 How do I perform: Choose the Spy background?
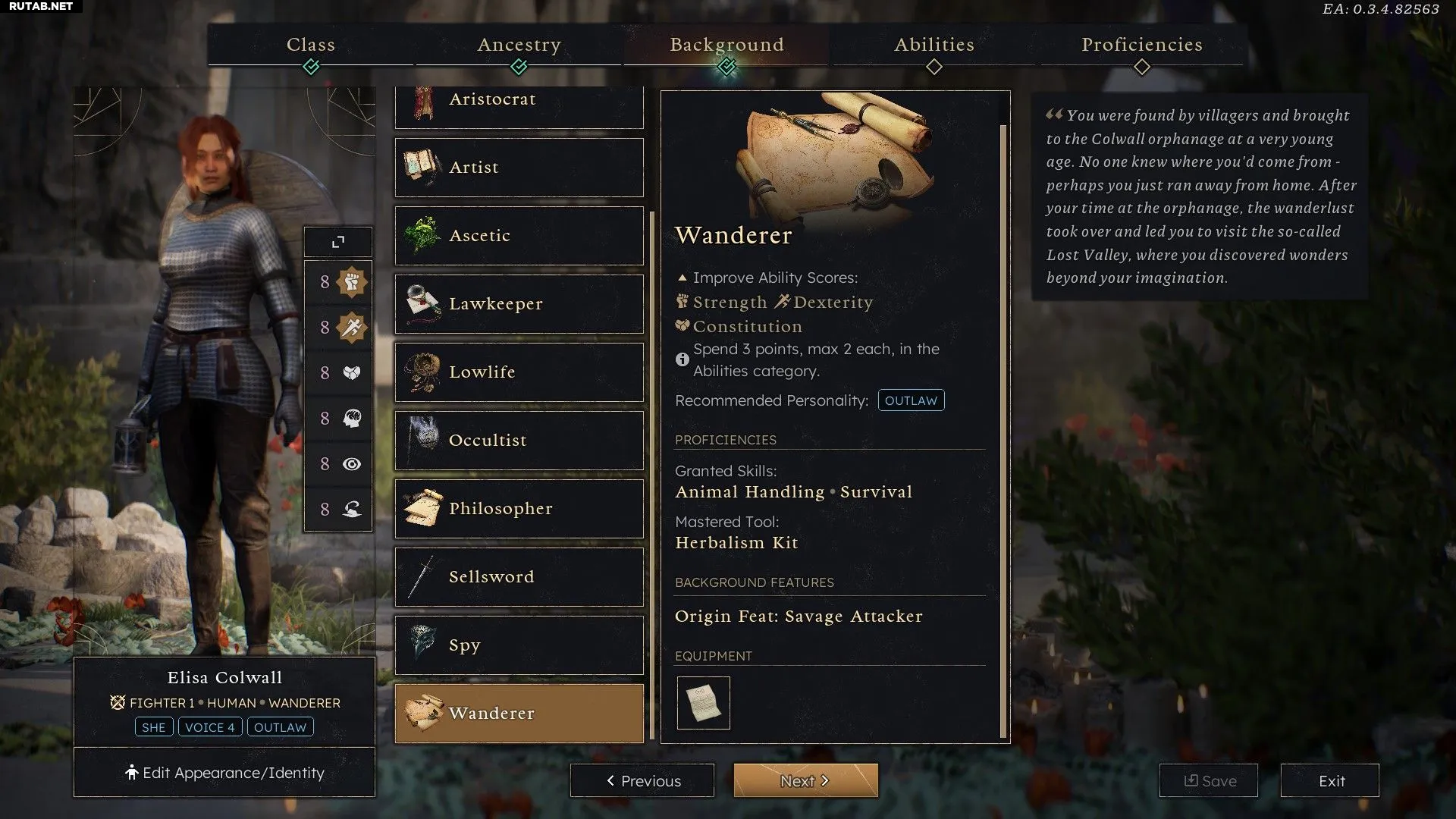coord(519,645)
